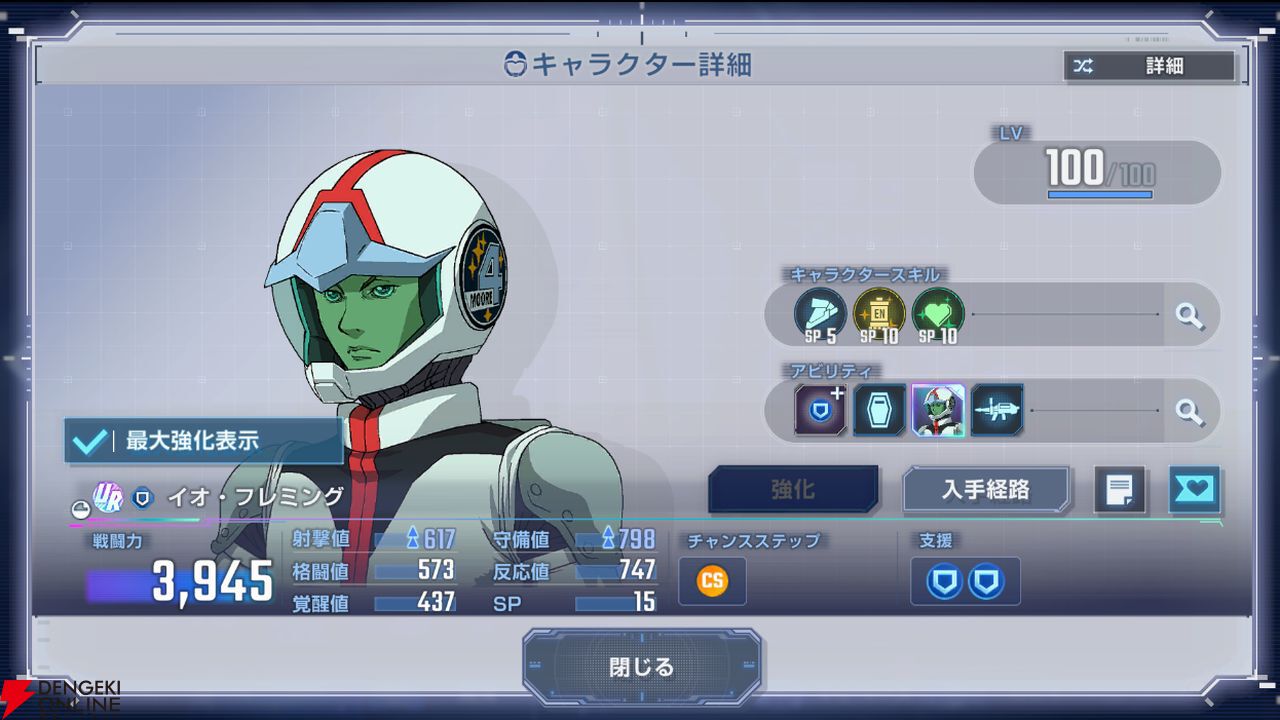The image size is (1280, 720).
Task: Inspect abilities with the magnifier icon
Action: click(1188, 410)
